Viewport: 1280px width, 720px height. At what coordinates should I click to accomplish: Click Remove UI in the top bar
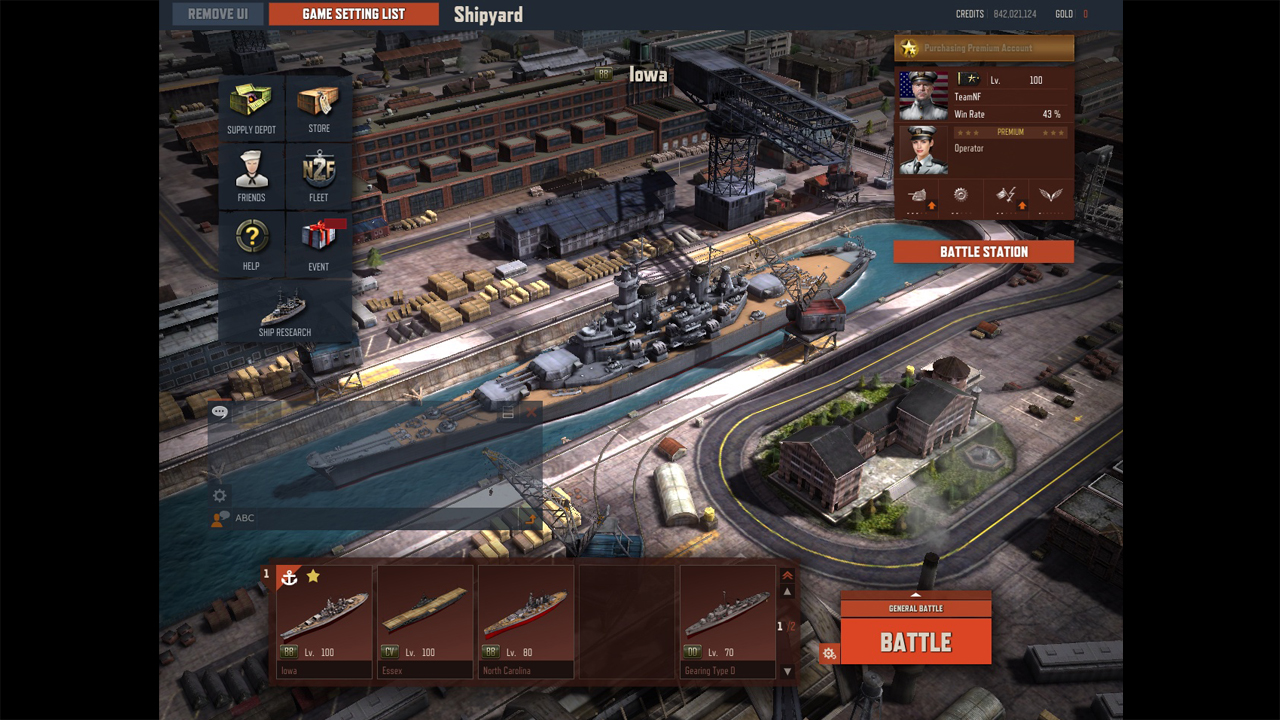point(217,14)
